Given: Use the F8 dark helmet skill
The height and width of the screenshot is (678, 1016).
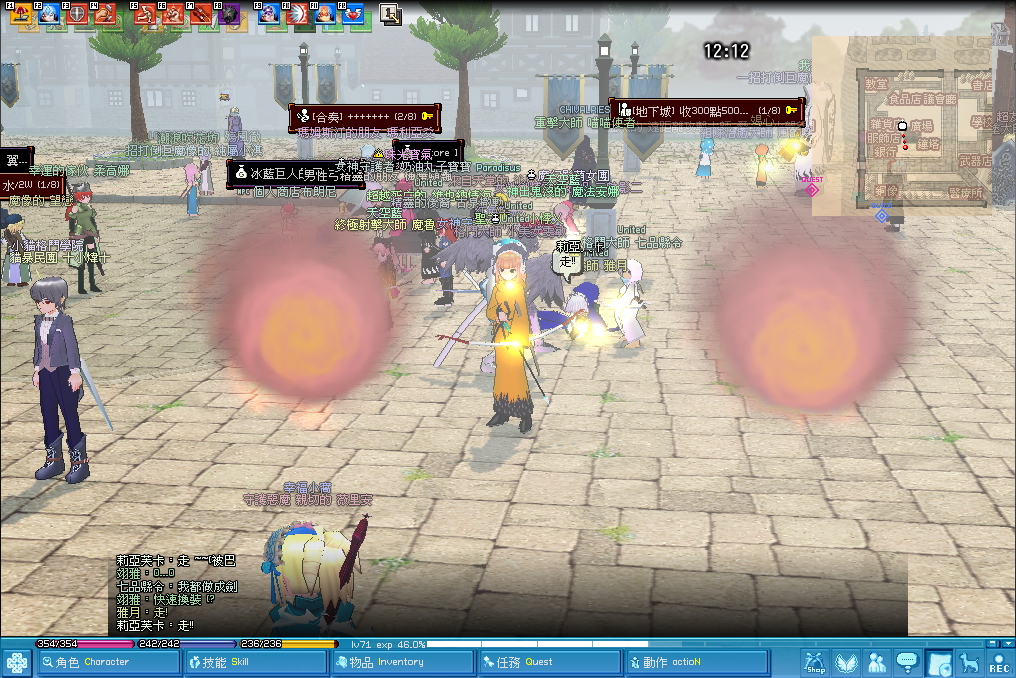Looking at the screenshot, I should click(x=229, y=14).
